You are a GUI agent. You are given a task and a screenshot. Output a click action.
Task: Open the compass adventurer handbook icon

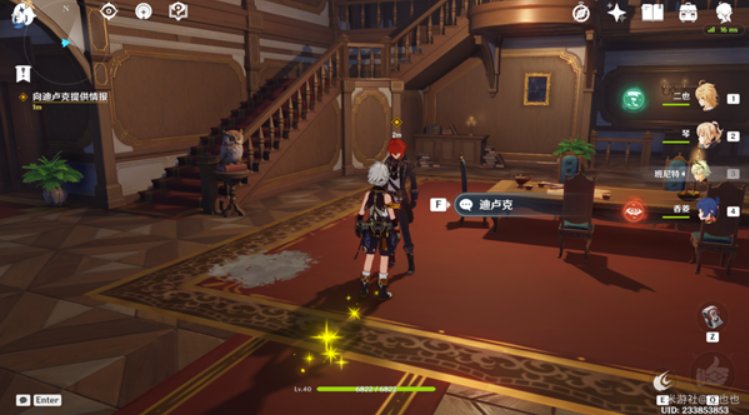(x=581, y=12)
